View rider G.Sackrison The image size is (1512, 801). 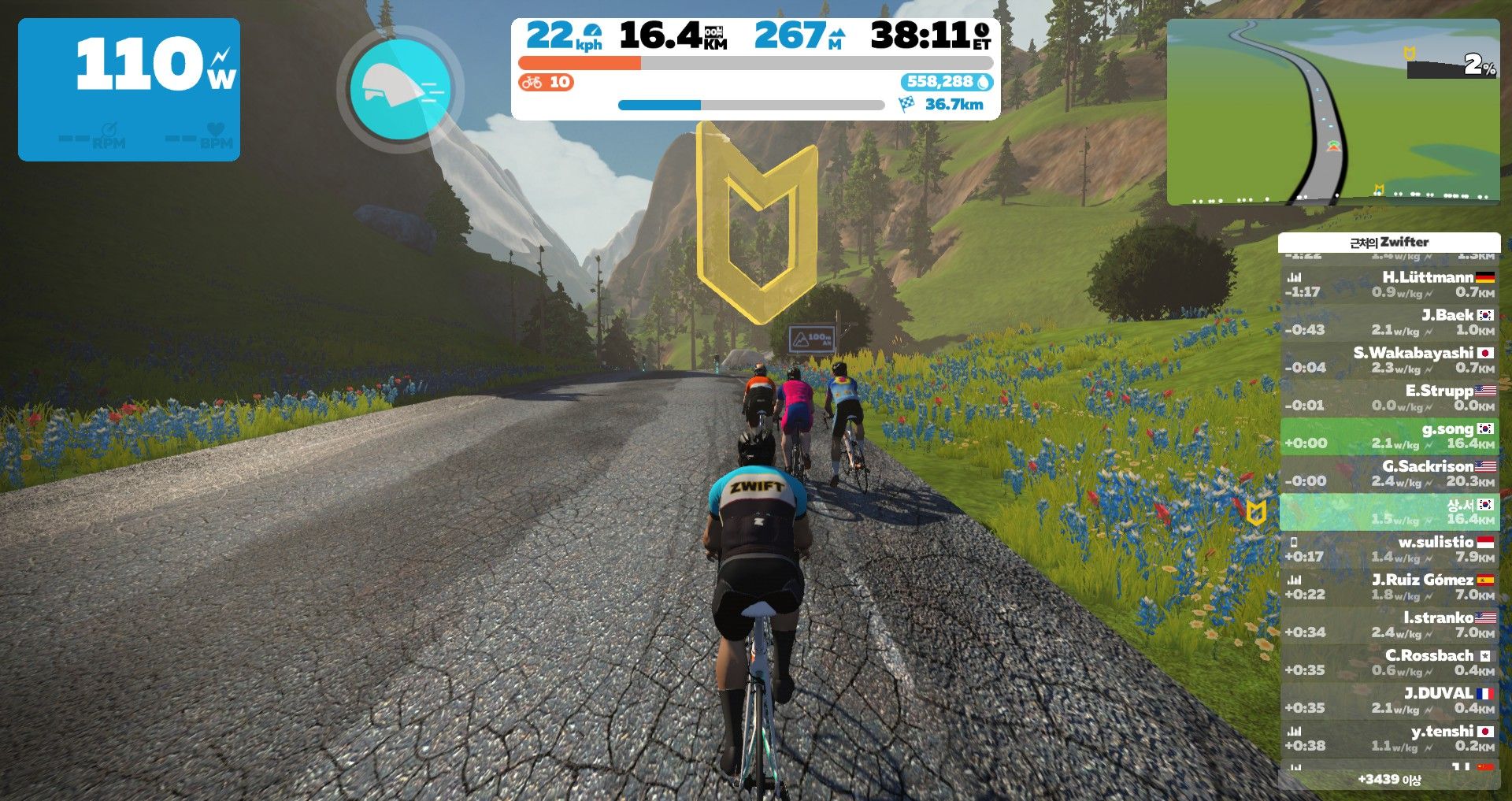[x=1389, y=473]
